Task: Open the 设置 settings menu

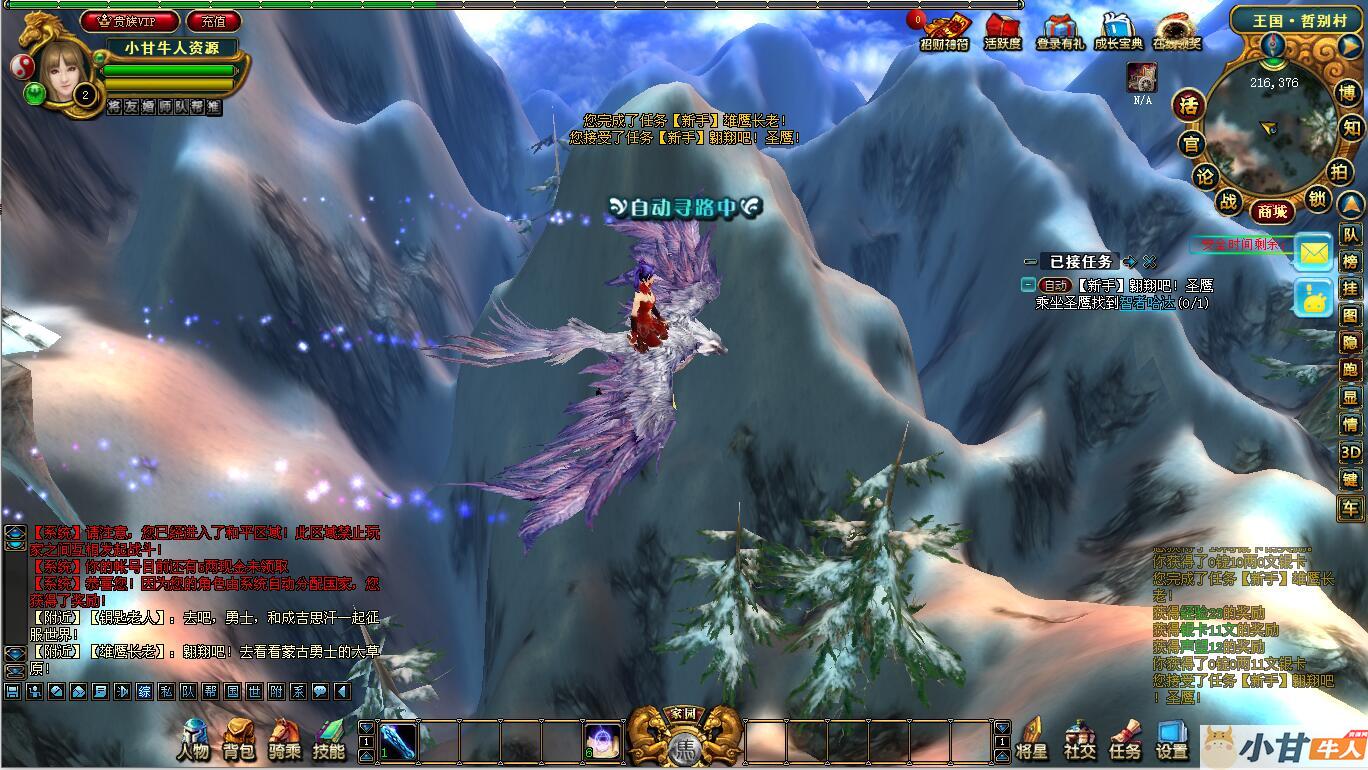Action: tap(1172, 740)
